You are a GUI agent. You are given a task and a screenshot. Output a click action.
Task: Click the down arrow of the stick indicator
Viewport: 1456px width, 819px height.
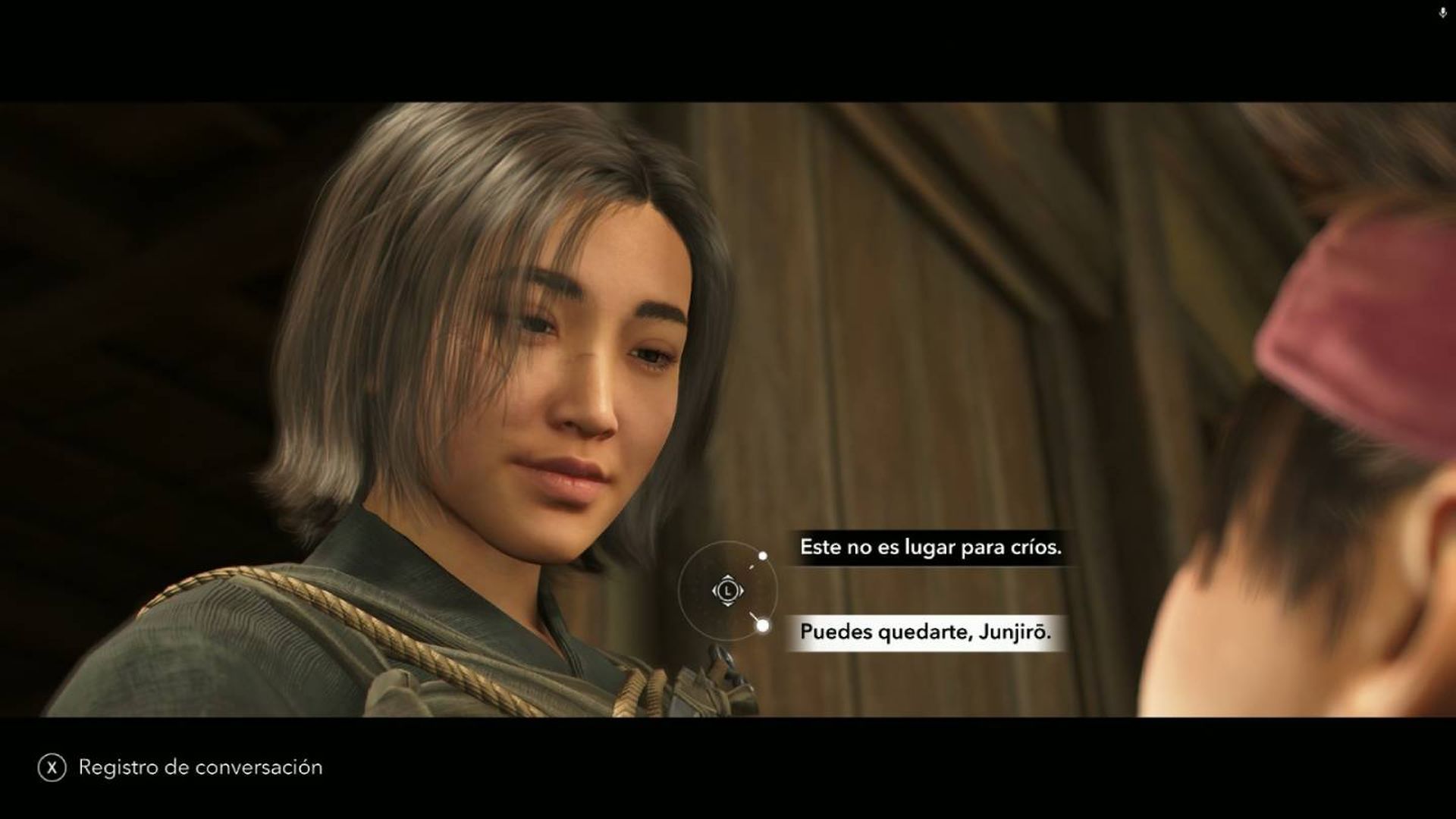728,604
